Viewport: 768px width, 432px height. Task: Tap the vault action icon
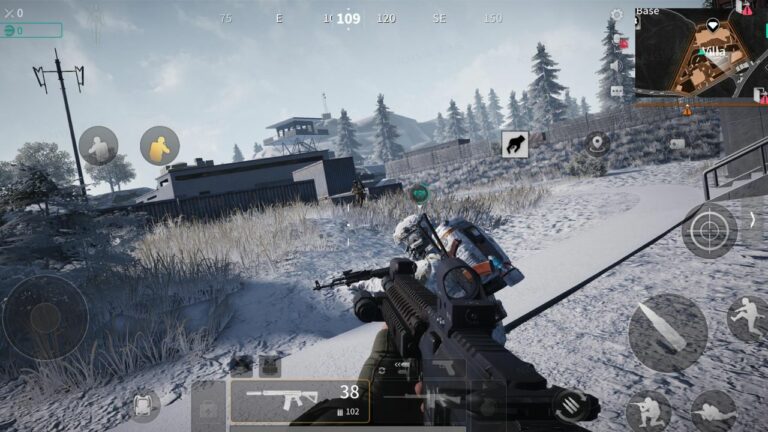point(515,143)
